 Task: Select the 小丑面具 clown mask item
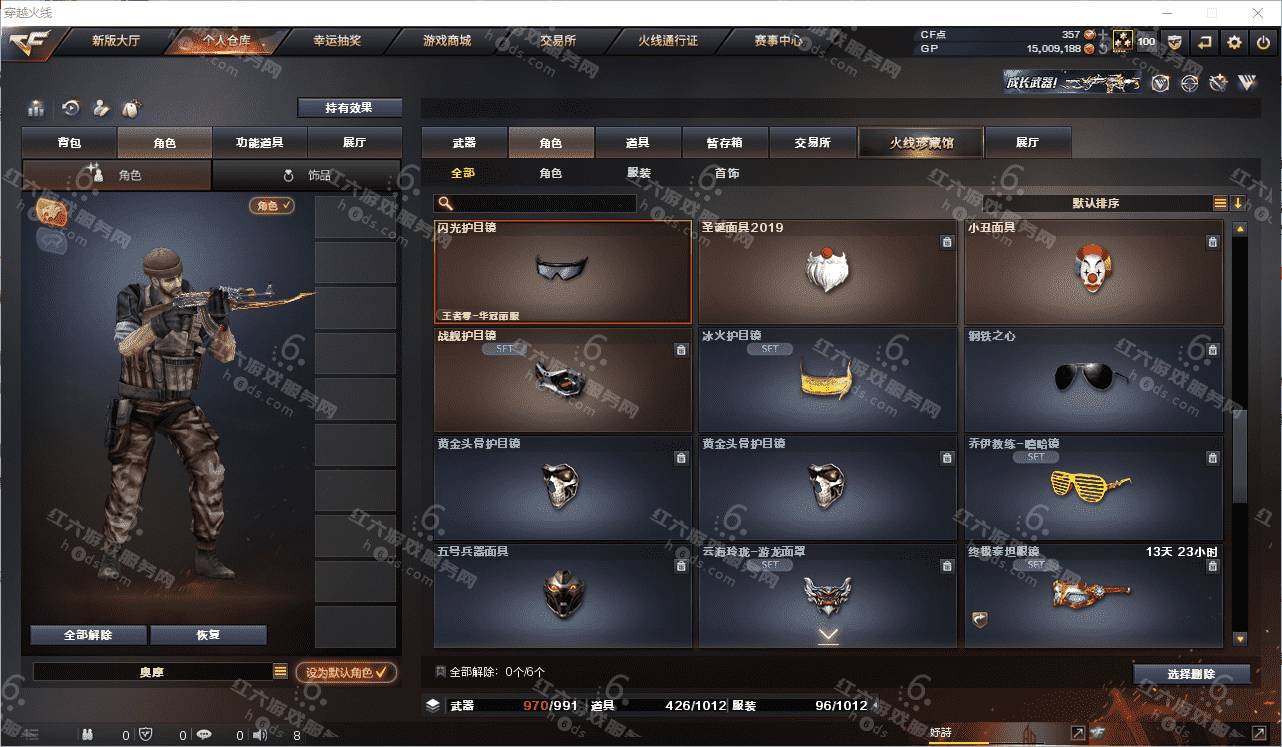click(x=1093, y=272)
